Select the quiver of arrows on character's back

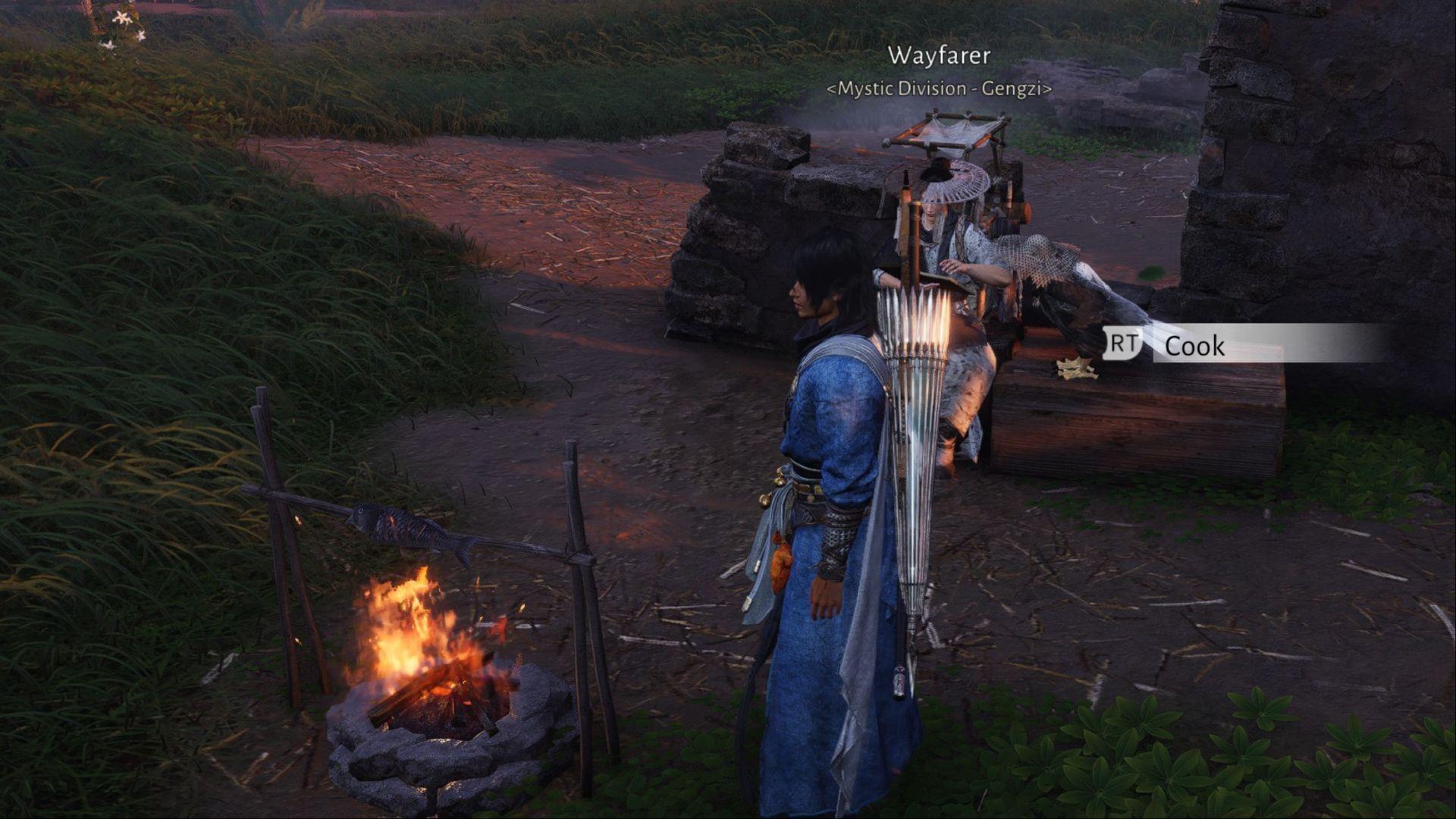(910, 417)
